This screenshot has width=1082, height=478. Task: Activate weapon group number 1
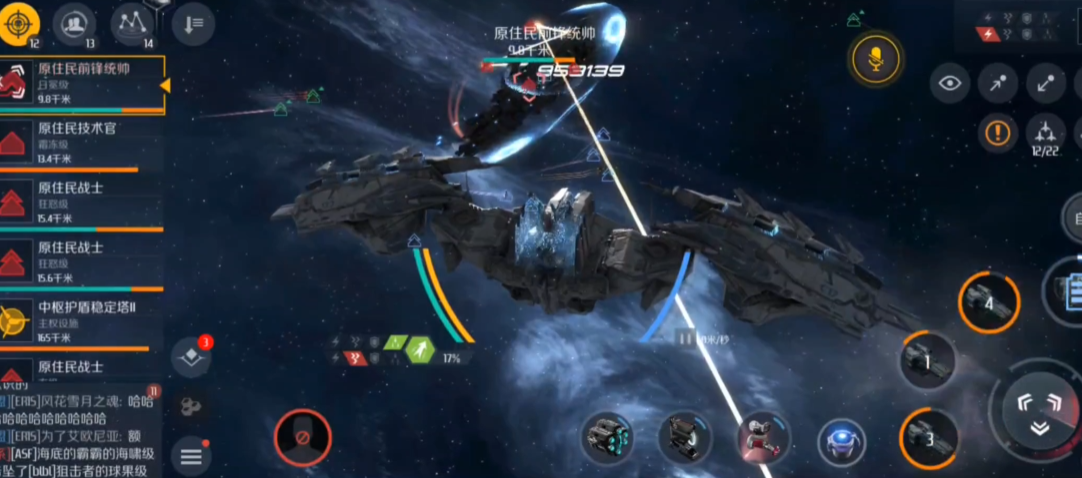(927, 359)
